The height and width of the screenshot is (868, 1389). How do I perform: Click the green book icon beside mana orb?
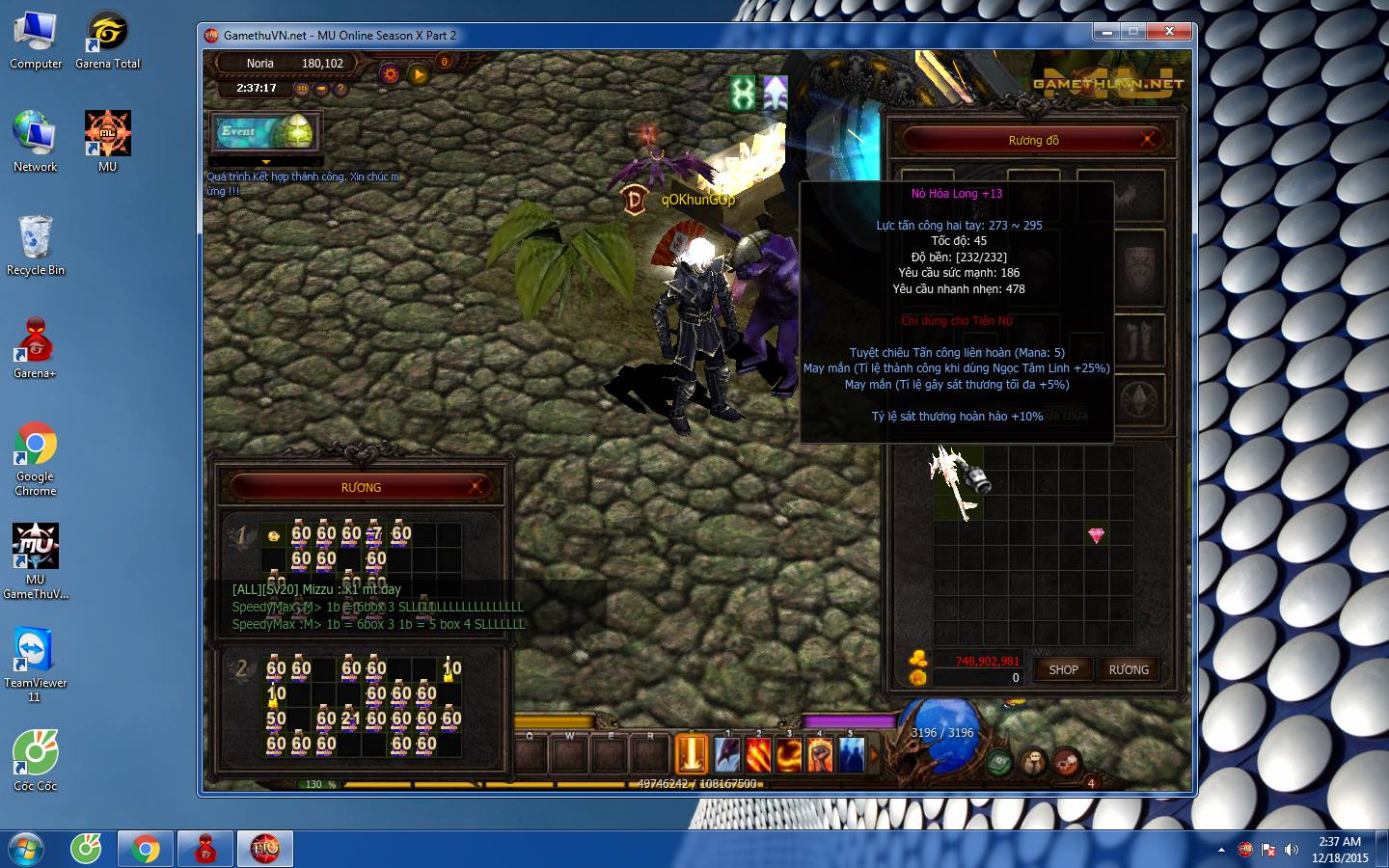[1000, 763]
